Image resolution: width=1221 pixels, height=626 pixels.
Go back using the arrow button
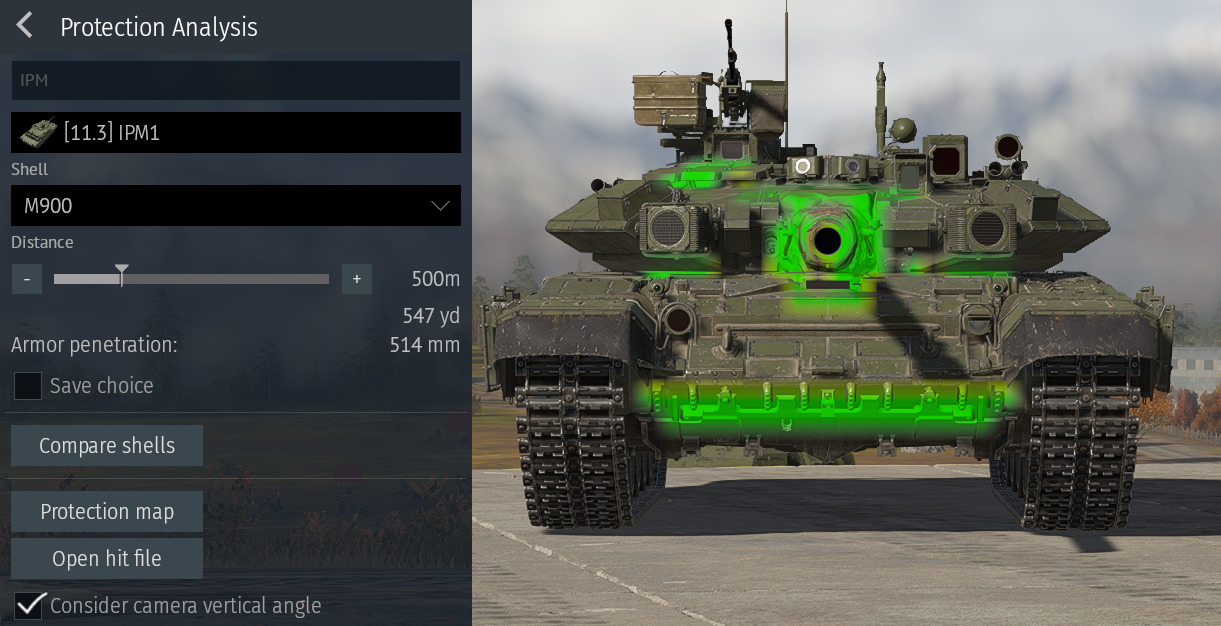(25, 26)
